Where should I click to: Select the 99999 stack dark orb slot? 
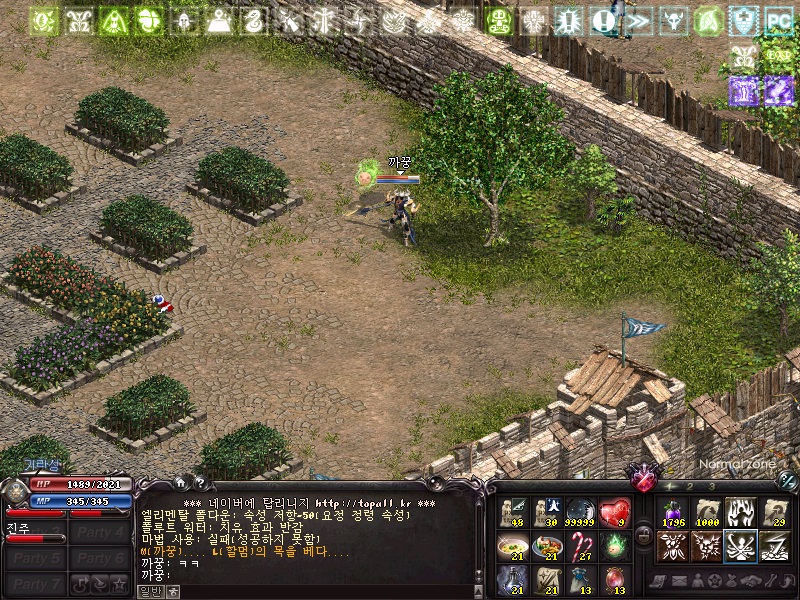pos(581,513)
